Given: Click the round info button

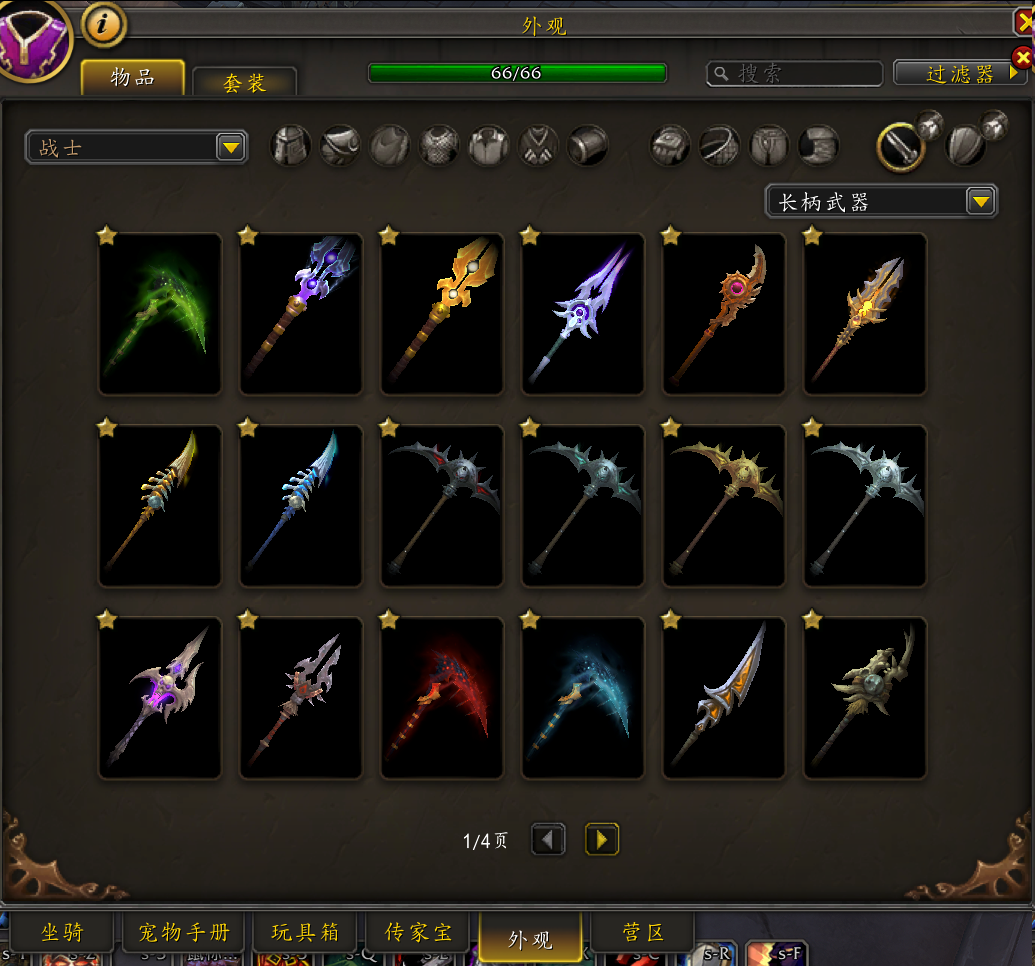Looking at the screenshot, I should click(x=104, y=24).
